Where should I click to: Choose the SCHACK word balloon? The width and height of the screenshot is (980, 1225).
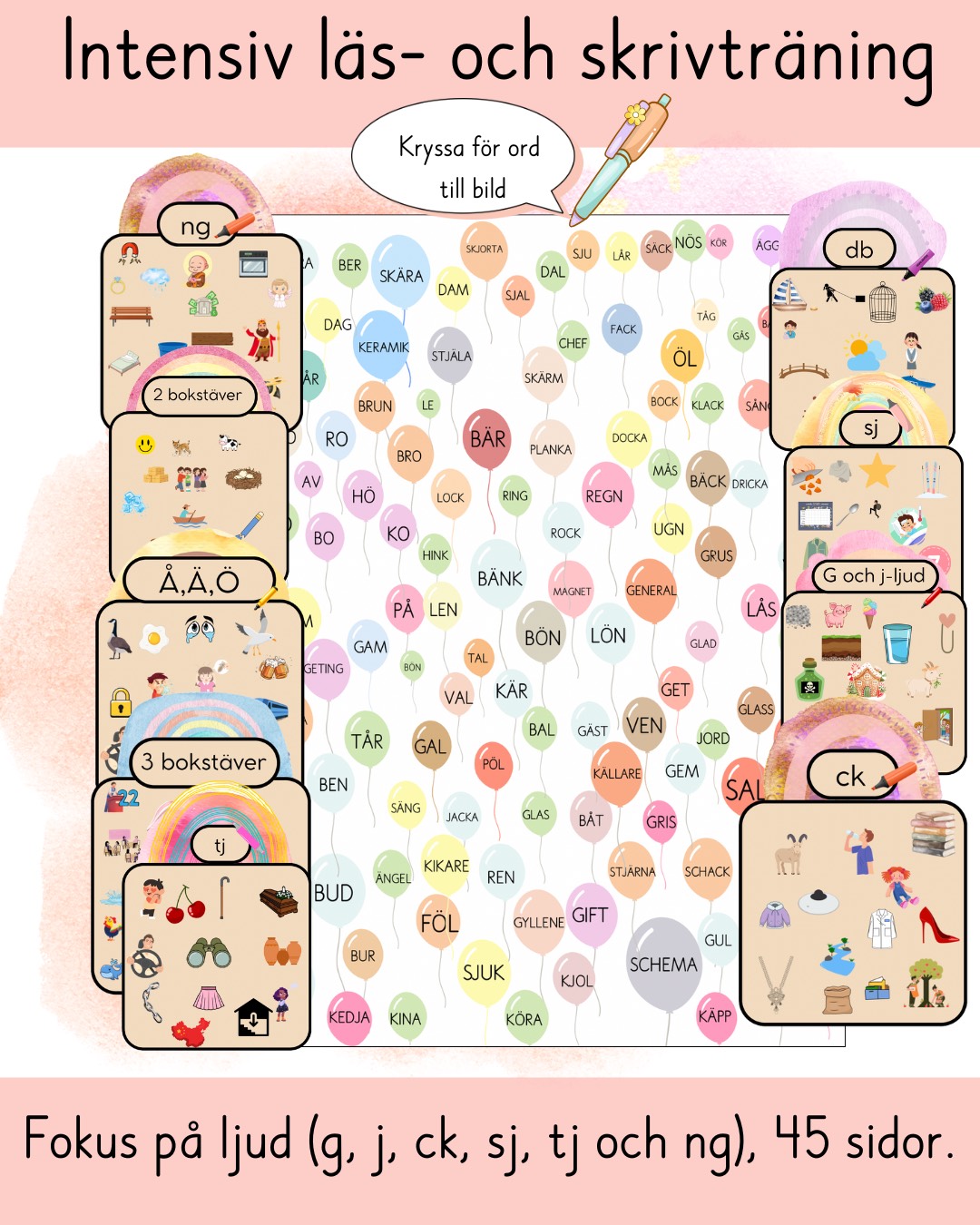(x=707, y=871)
